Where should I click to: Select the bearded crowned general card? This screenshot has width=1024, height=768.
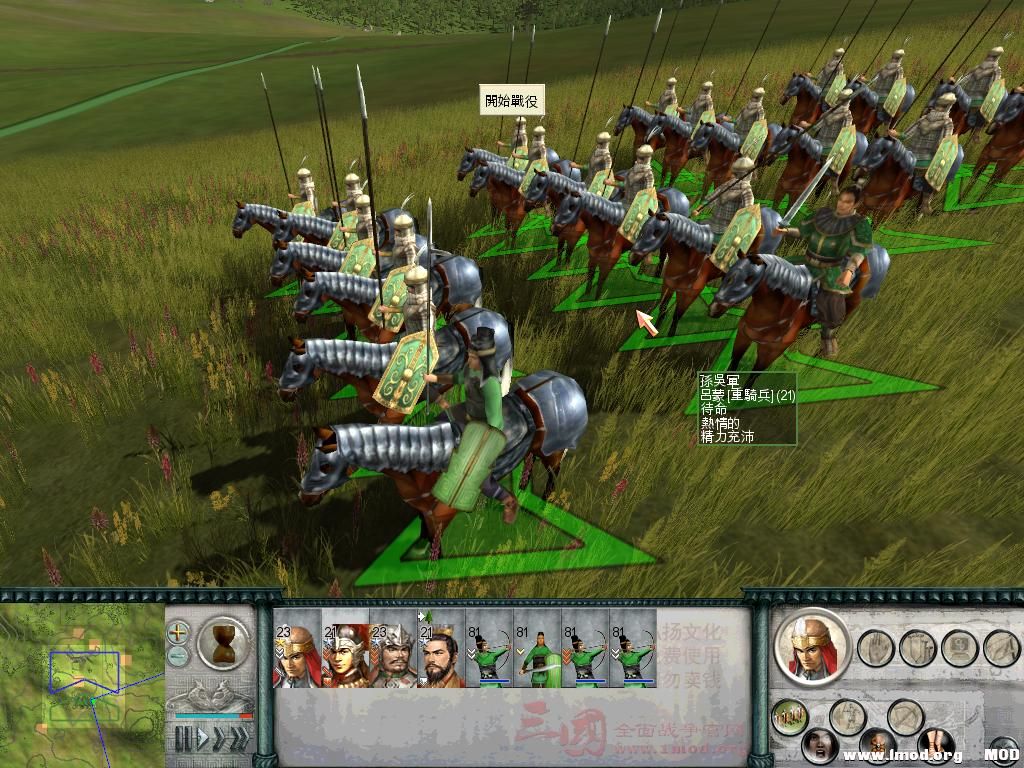(x=441, y=649)
